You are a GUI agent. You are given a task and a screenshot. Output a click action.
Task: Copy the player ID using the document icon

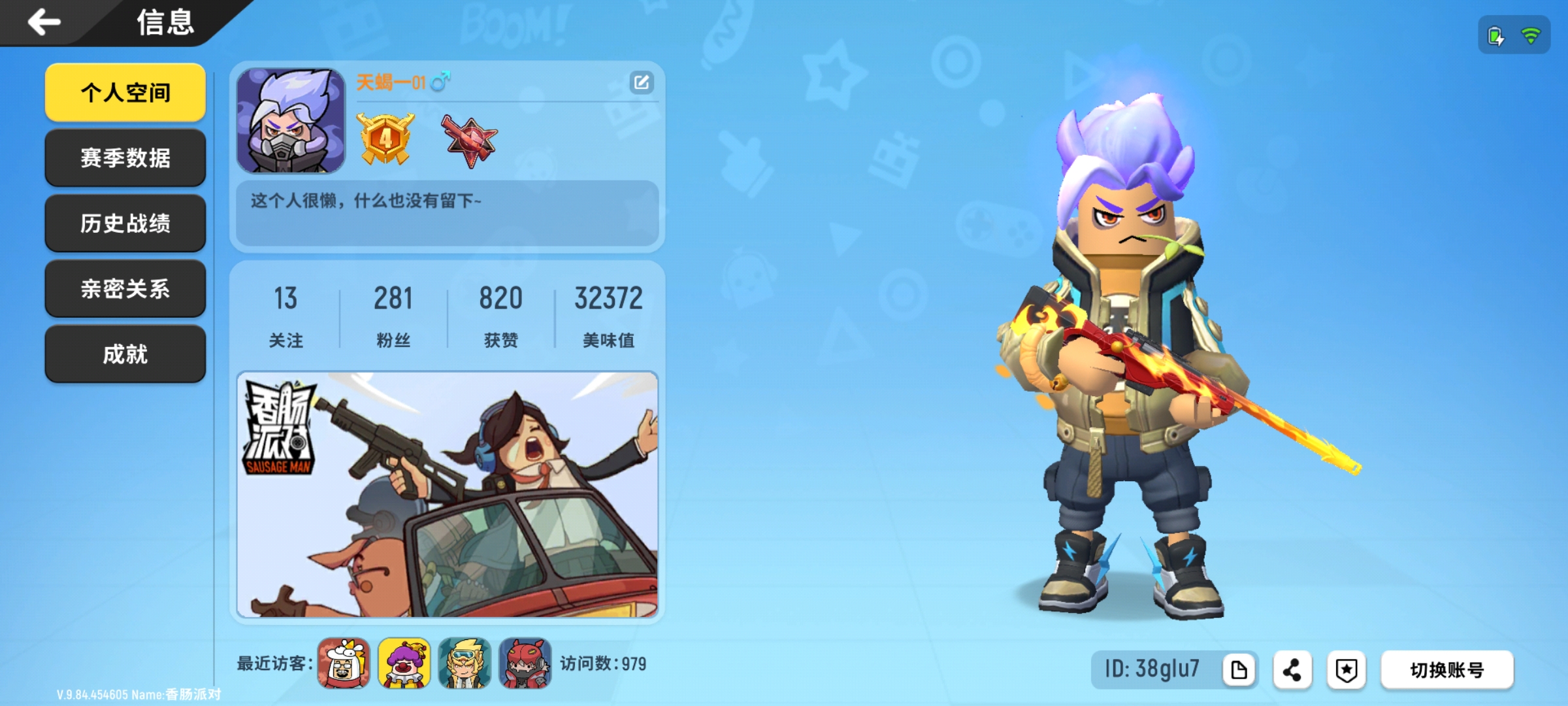[1240, 669]
